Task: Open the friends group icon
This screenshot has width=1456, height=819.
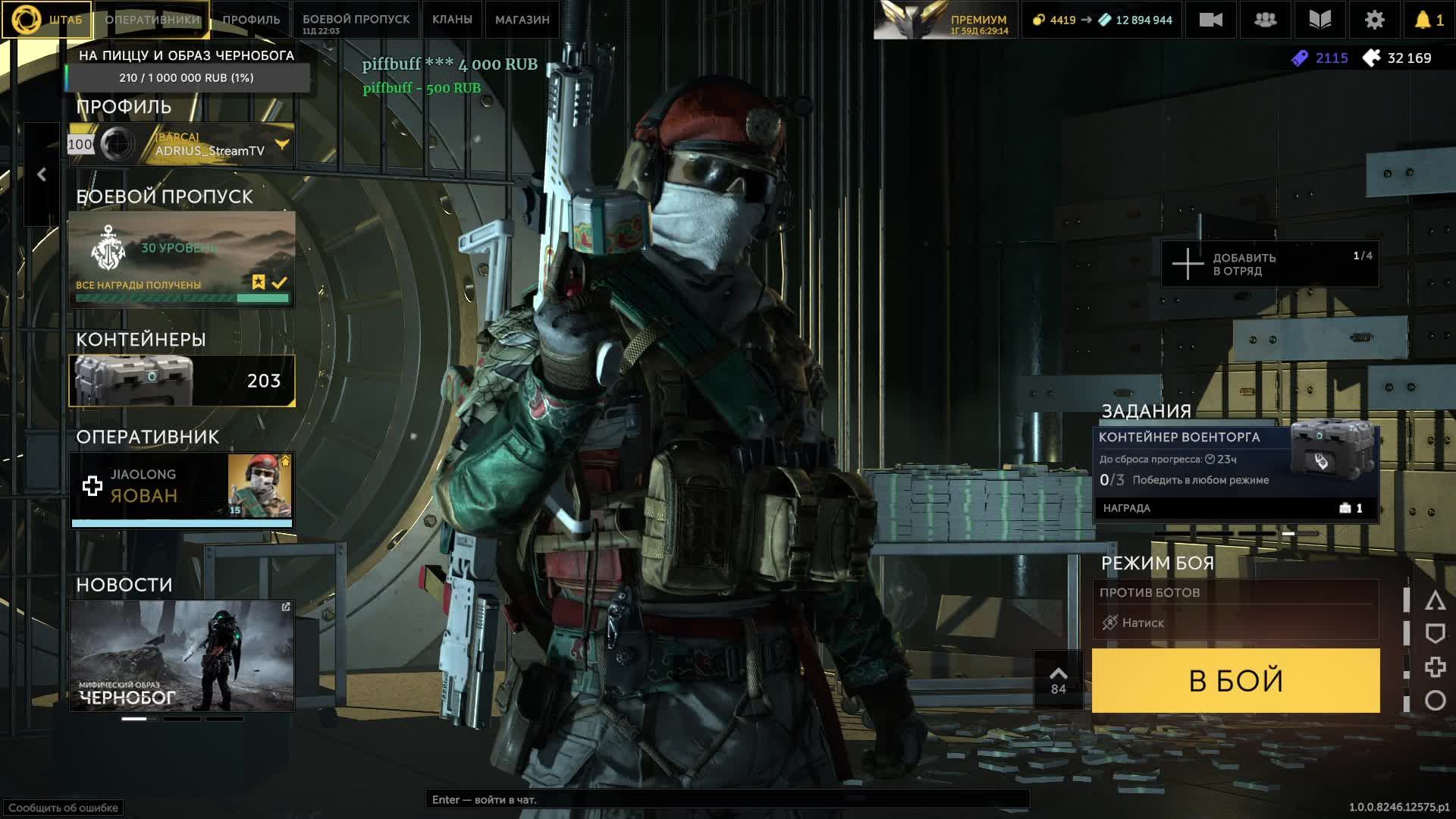Action: 1265,20
